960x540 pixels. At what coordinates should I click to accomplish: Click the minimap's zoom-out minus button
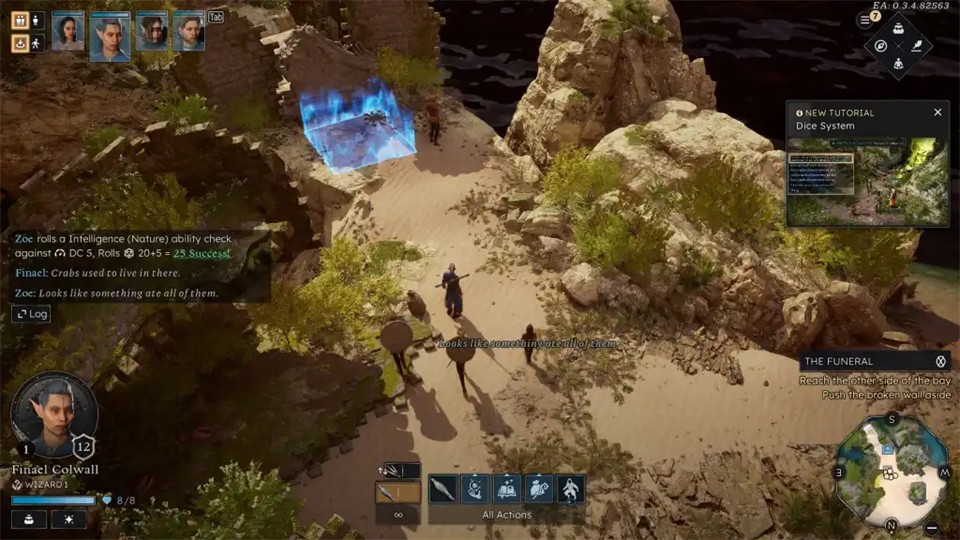(x=932, y=527)
